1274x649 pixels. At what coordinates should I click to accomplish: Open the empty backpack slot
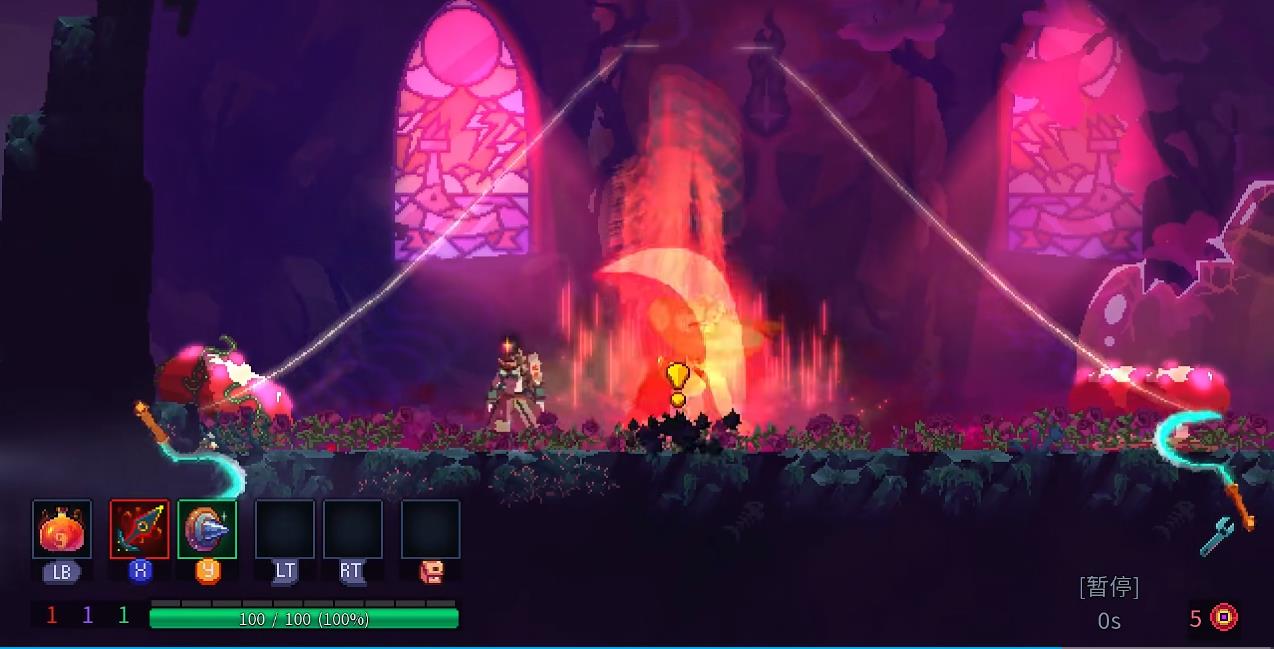pyautogui.click(x=431, y=529)
